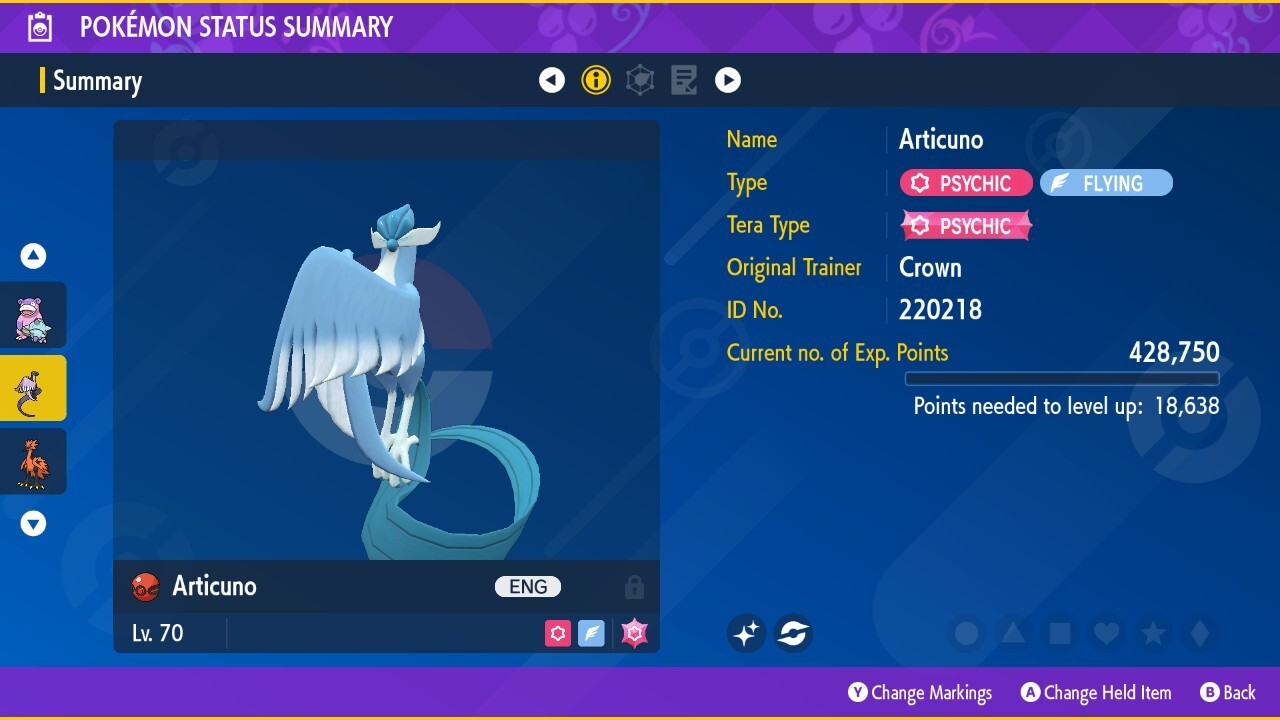Image resolution: width=1280 pixels, height=720 pixels.
Task: Show the previous Pokémon with up arrow
Action: pyautogui.click(x=34, y=257)
